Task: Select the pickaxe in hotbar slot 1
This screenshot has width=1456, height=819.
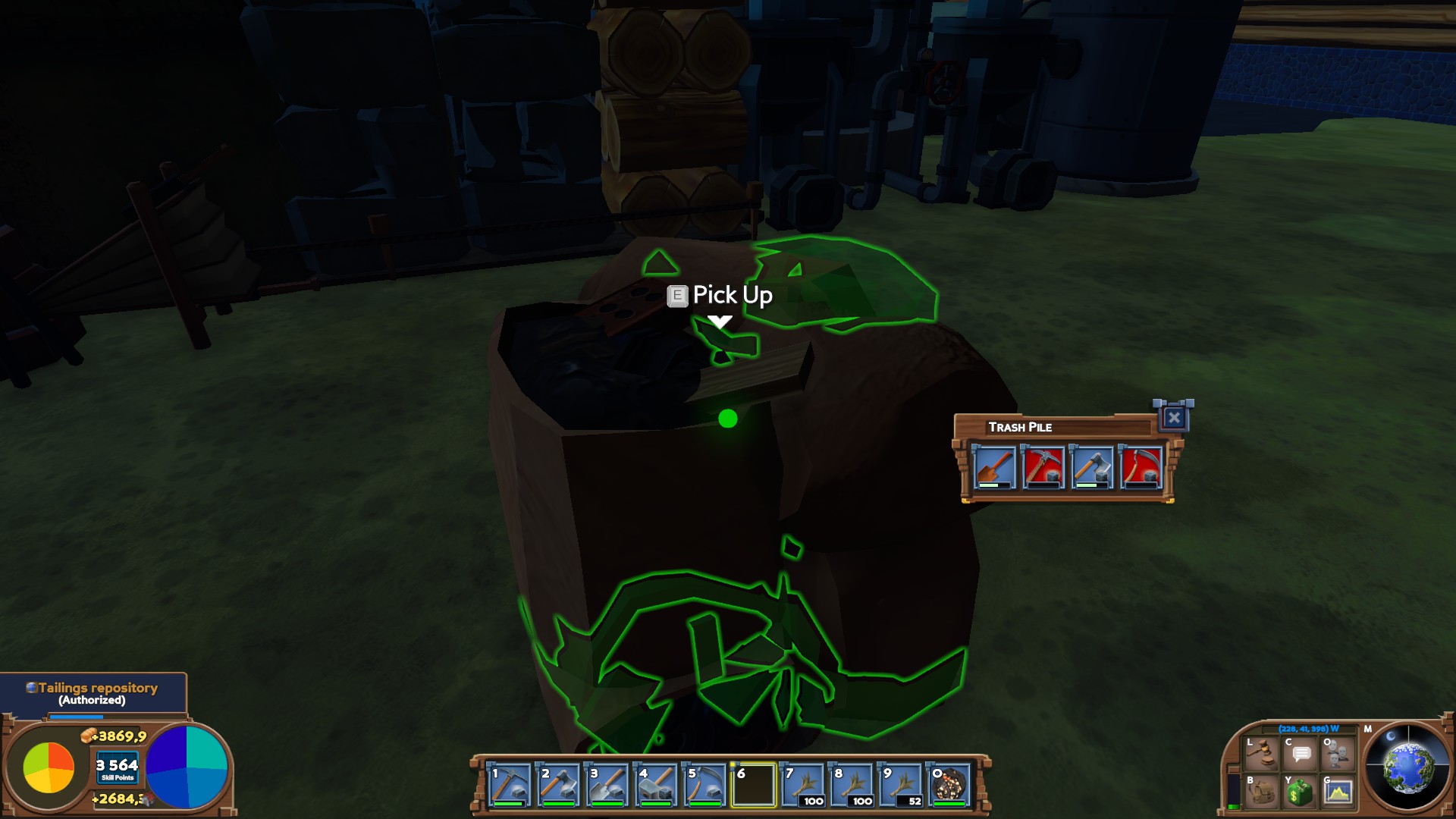Action: pos(509,785)
